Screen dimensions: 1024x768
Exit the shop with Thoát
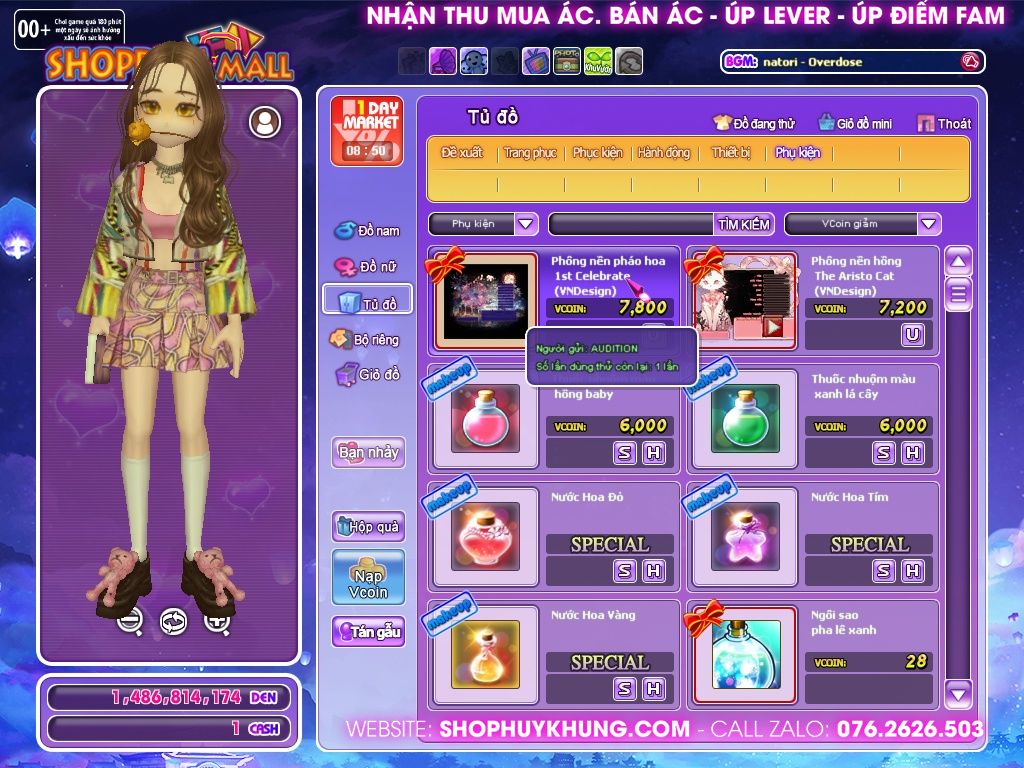click(x=943, y=124)
